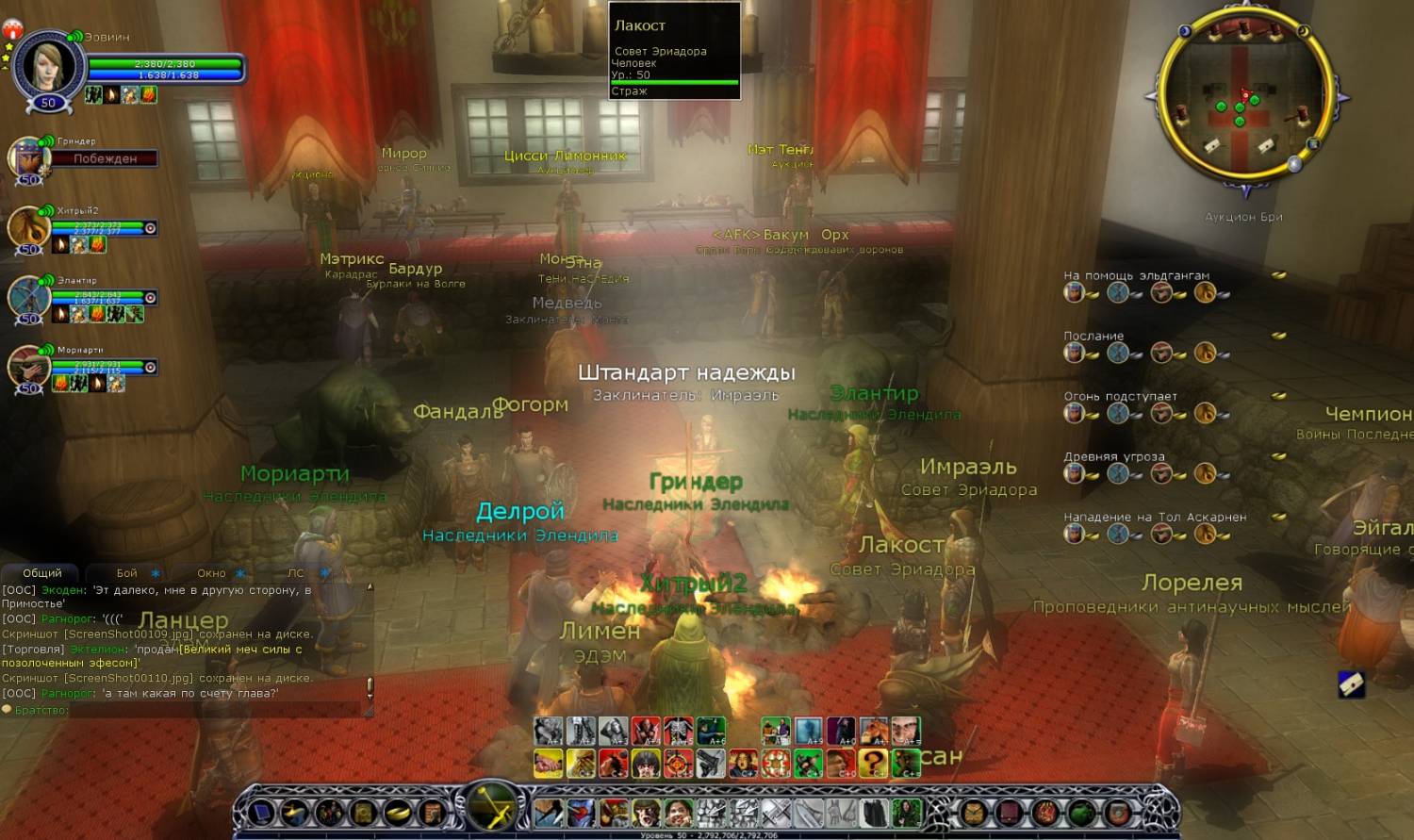Switch to the ЛС chat tab
Viewport: 1414px width, 840px height.
pos(296,573)
